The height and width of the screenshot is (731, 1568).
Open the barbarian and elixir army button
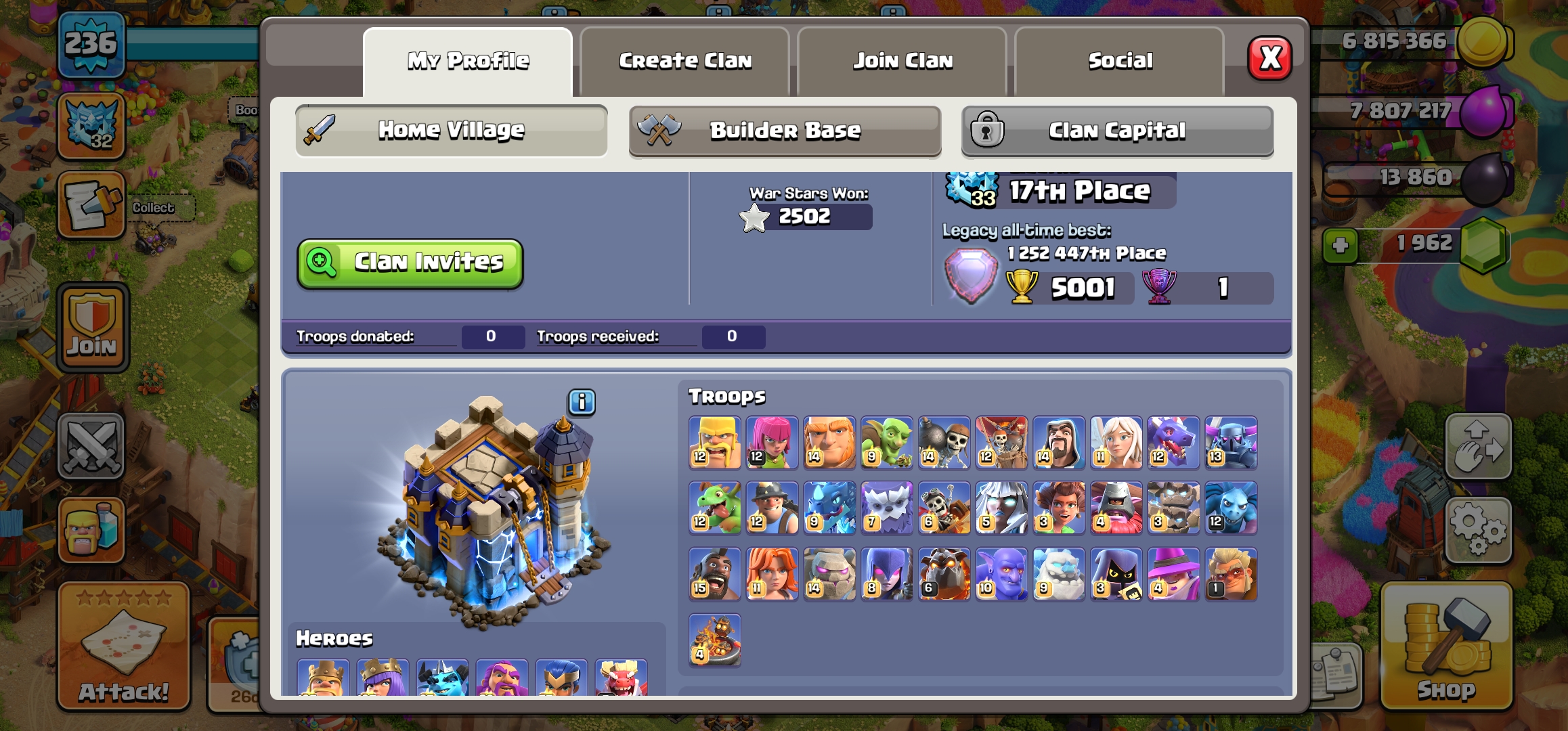tap(91, 530)
